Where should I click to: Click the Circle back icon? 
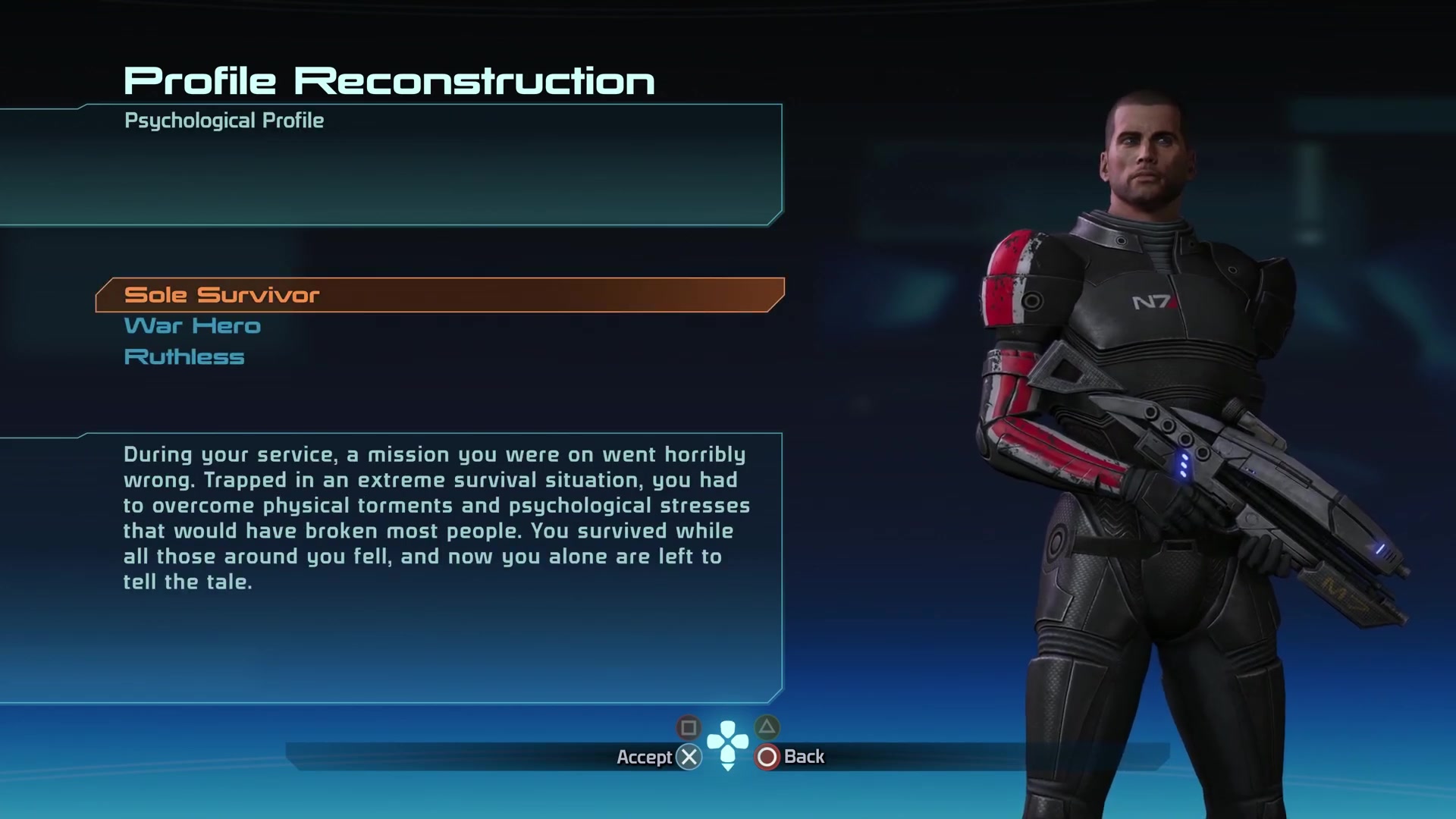(768, 756)
